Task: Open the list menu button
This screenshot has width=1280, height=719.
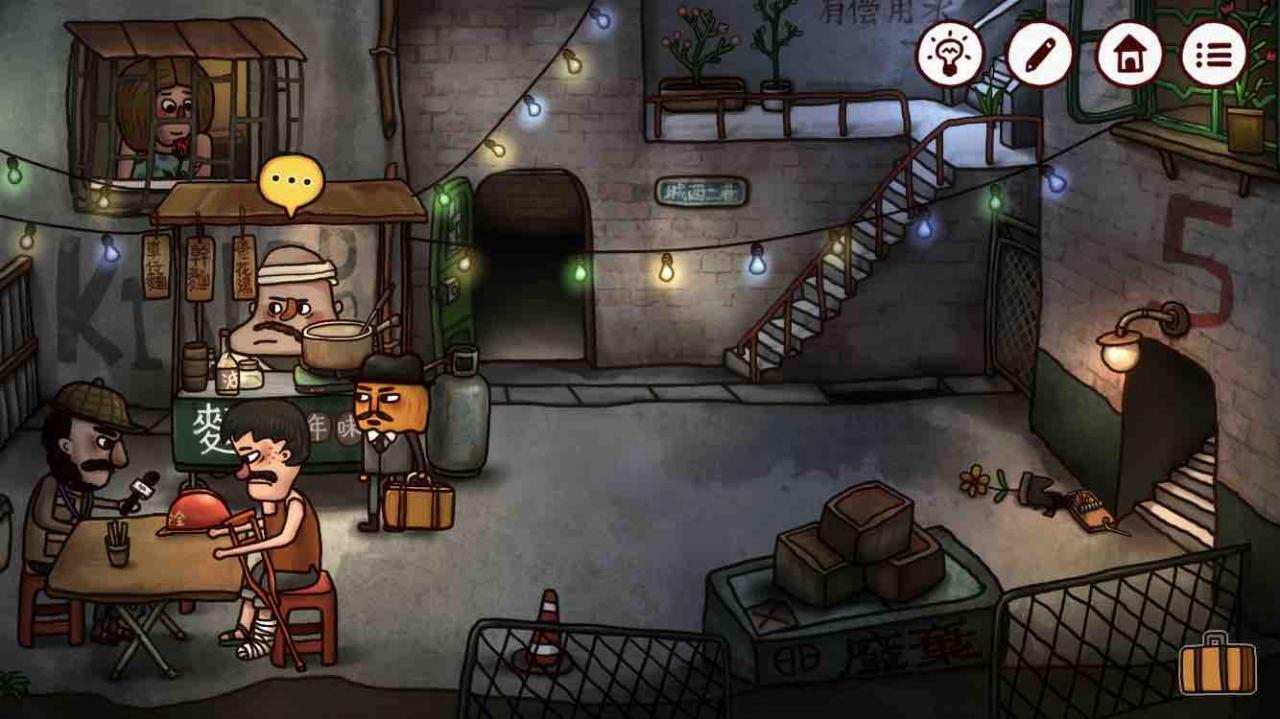Action: [1214, 54]
